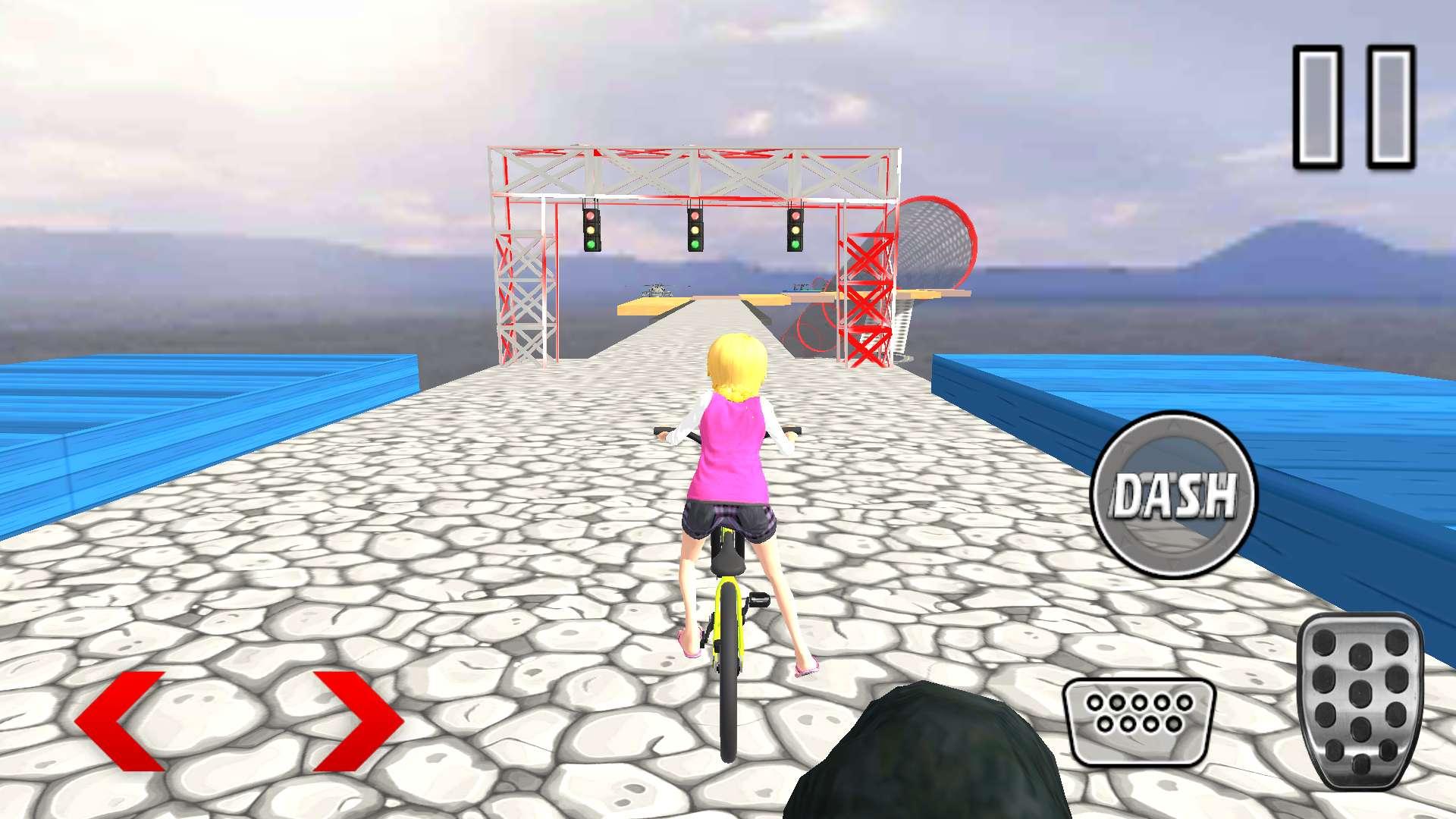
Task: Tap the leftmost traffic light on the gantry
Action: [590, 229]
